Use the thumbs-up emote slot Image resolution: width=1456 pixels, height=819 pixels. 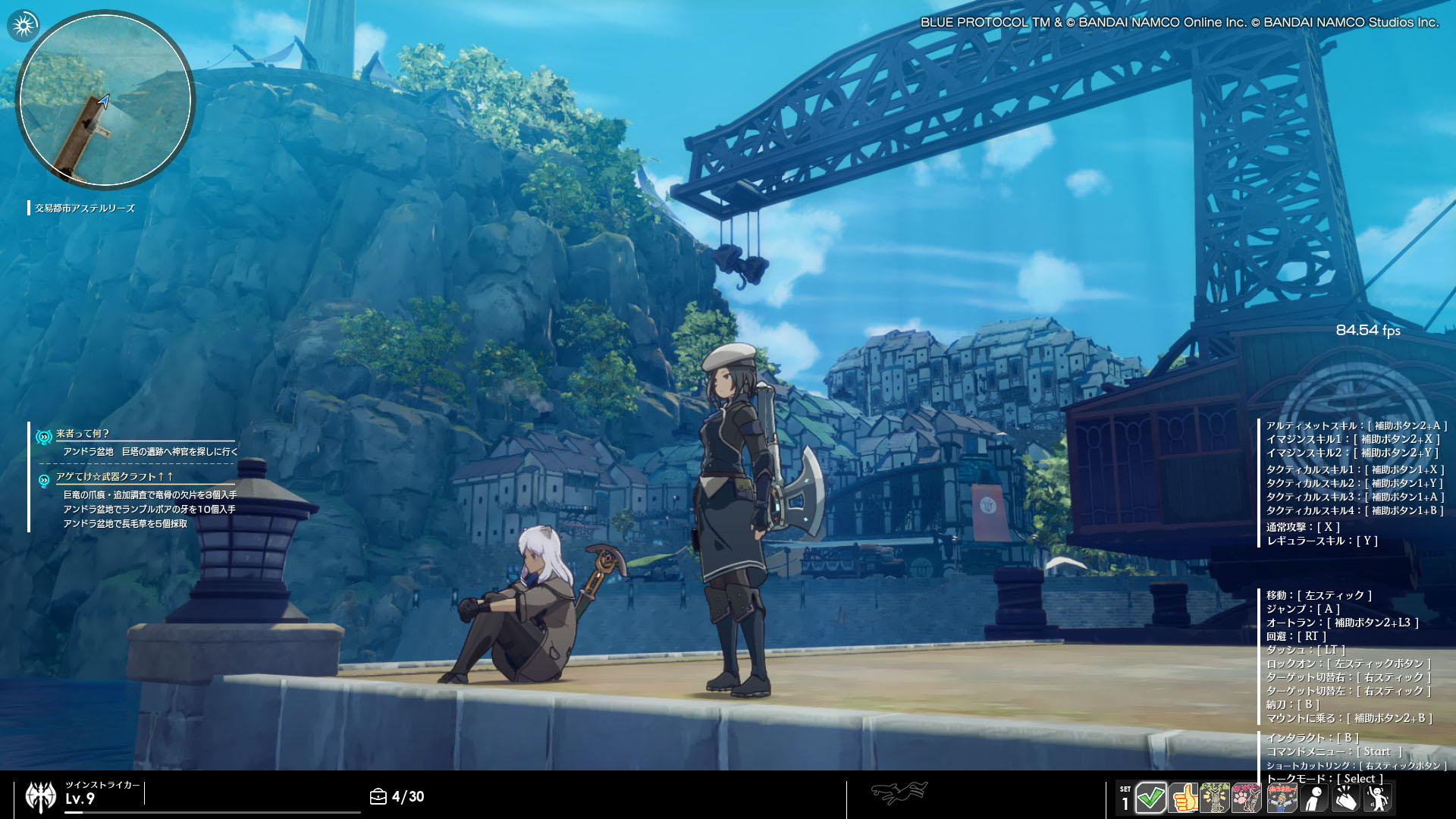pos(1183,798)
